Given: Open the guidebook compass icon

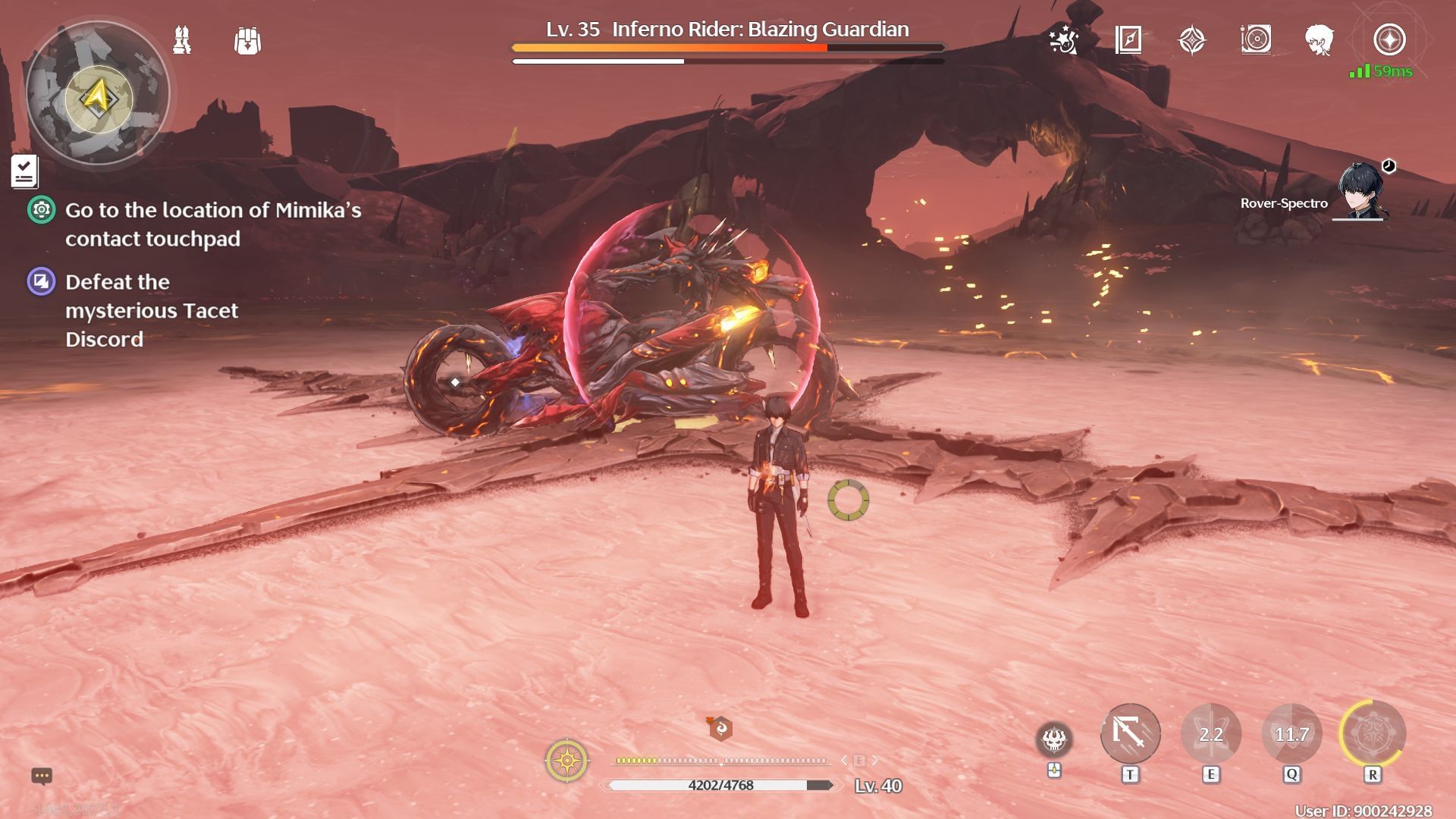Looking at the screenshot, I should coord(1128,39).
